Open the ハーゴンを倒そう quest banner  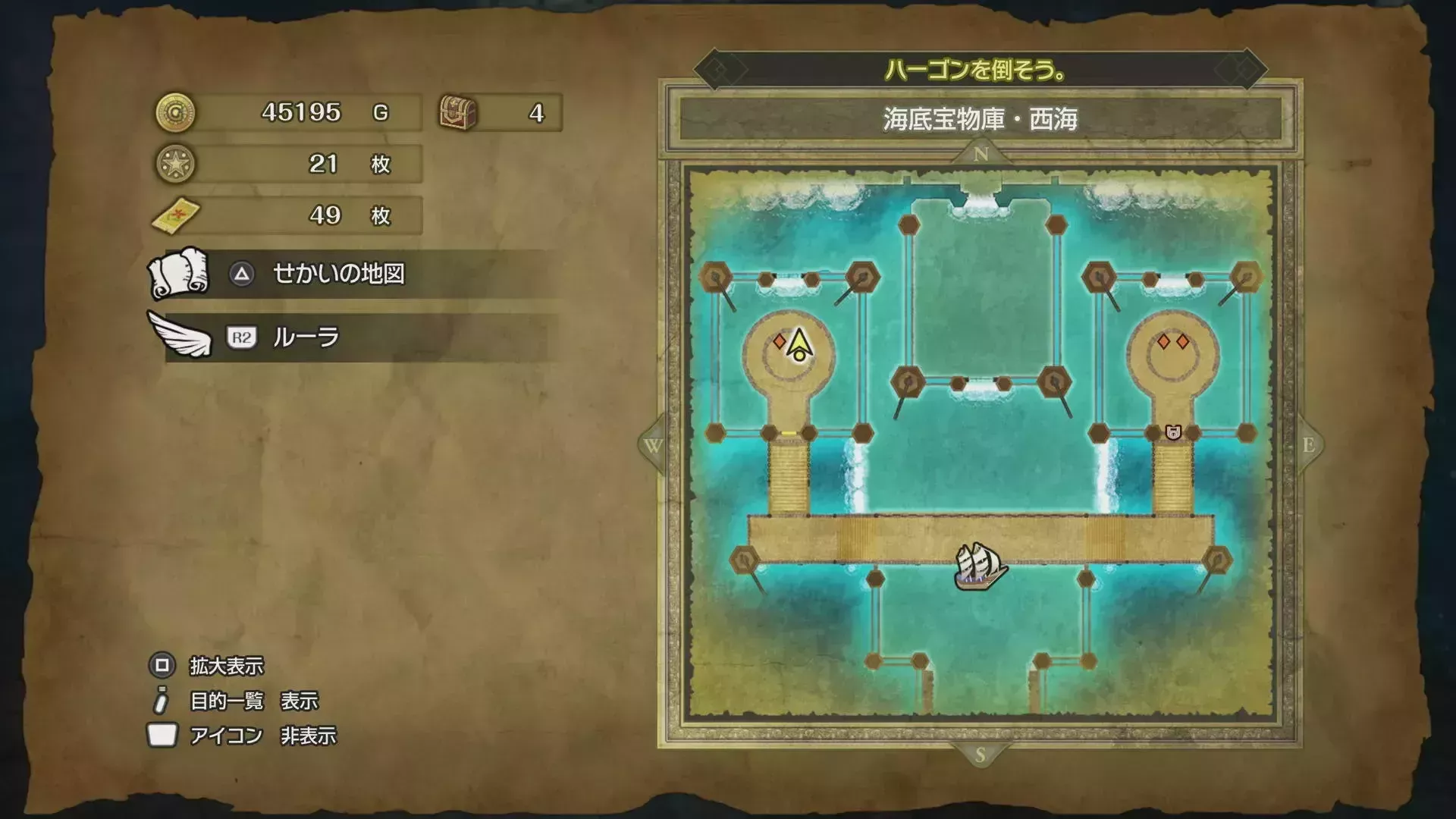pyautogui.click(x=978, y=70)
